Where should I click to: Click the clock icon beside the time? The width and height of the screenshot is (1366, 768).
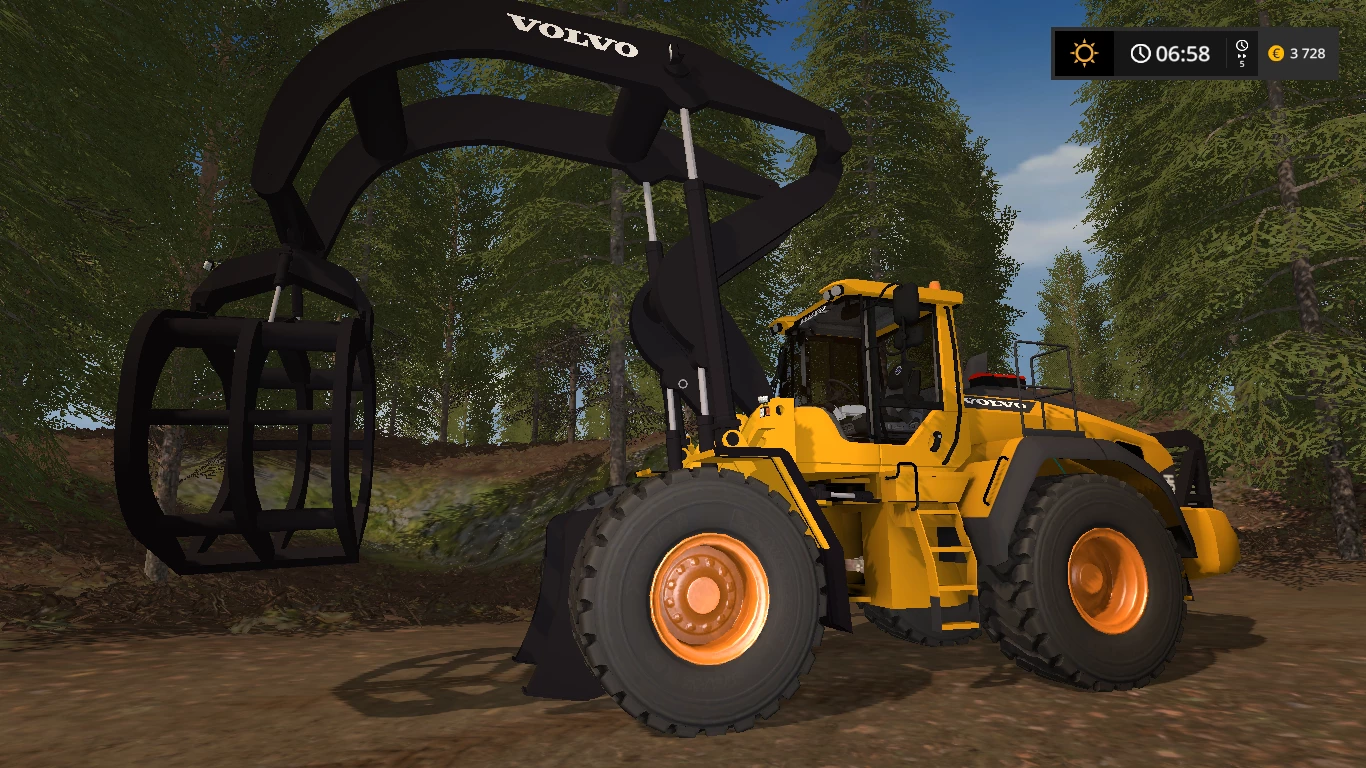point(1139,54)
